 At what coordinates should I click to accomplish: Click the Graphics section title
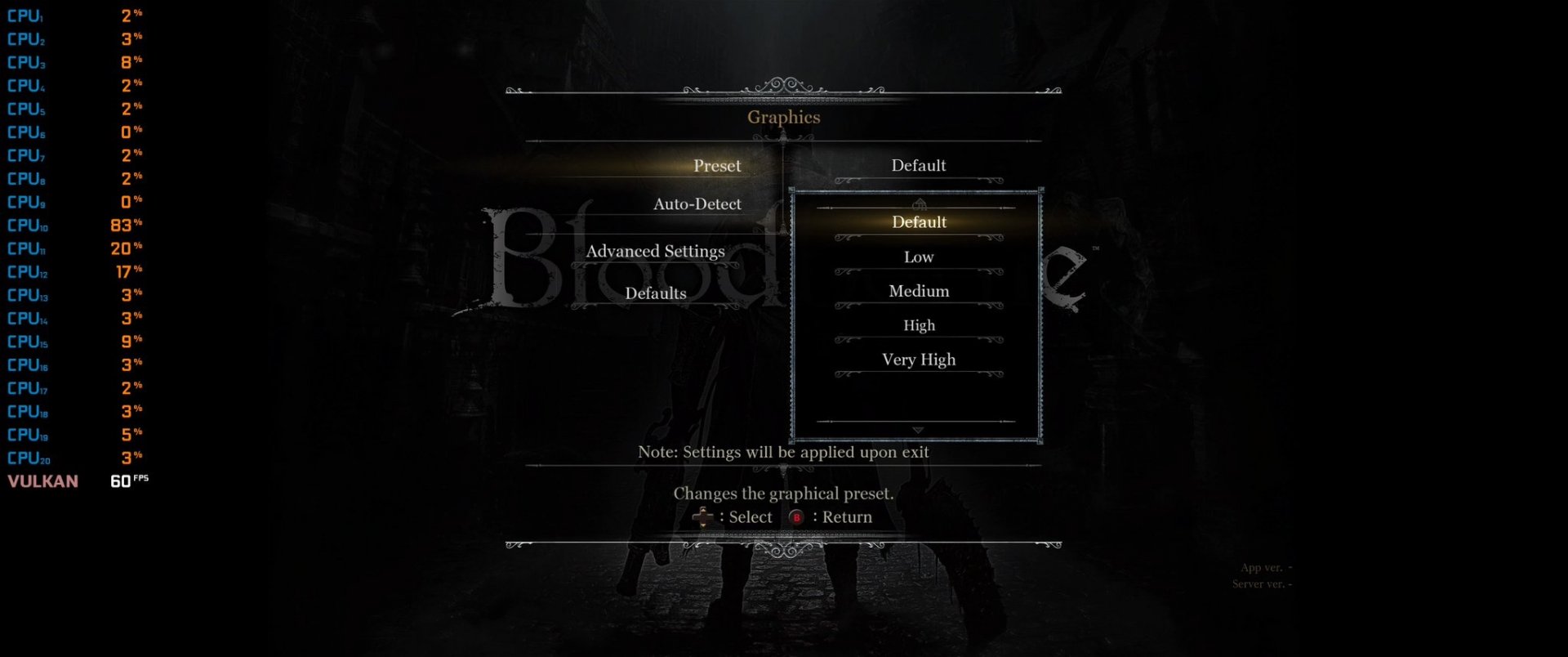pos(784,117)
